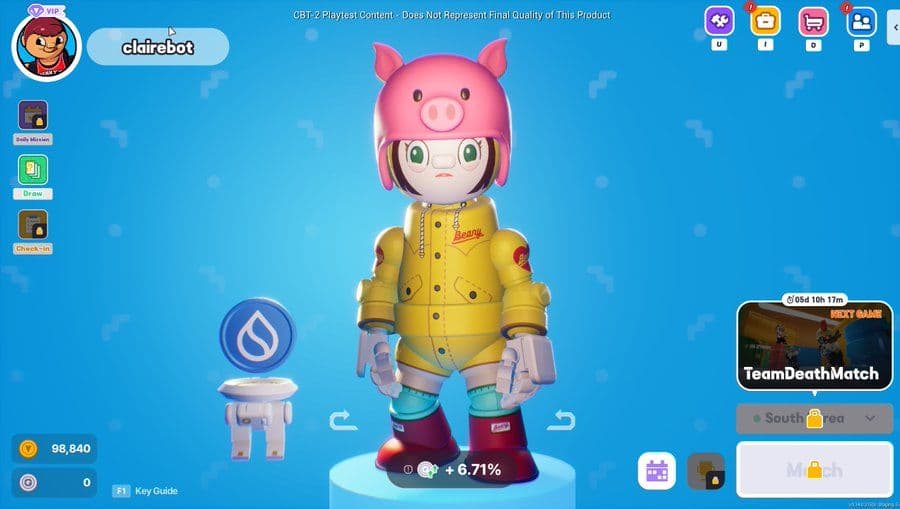This screenshot has height=509, width=900.
Task: Rotate the character with the right arrow
Action: [x=561, y=420]
